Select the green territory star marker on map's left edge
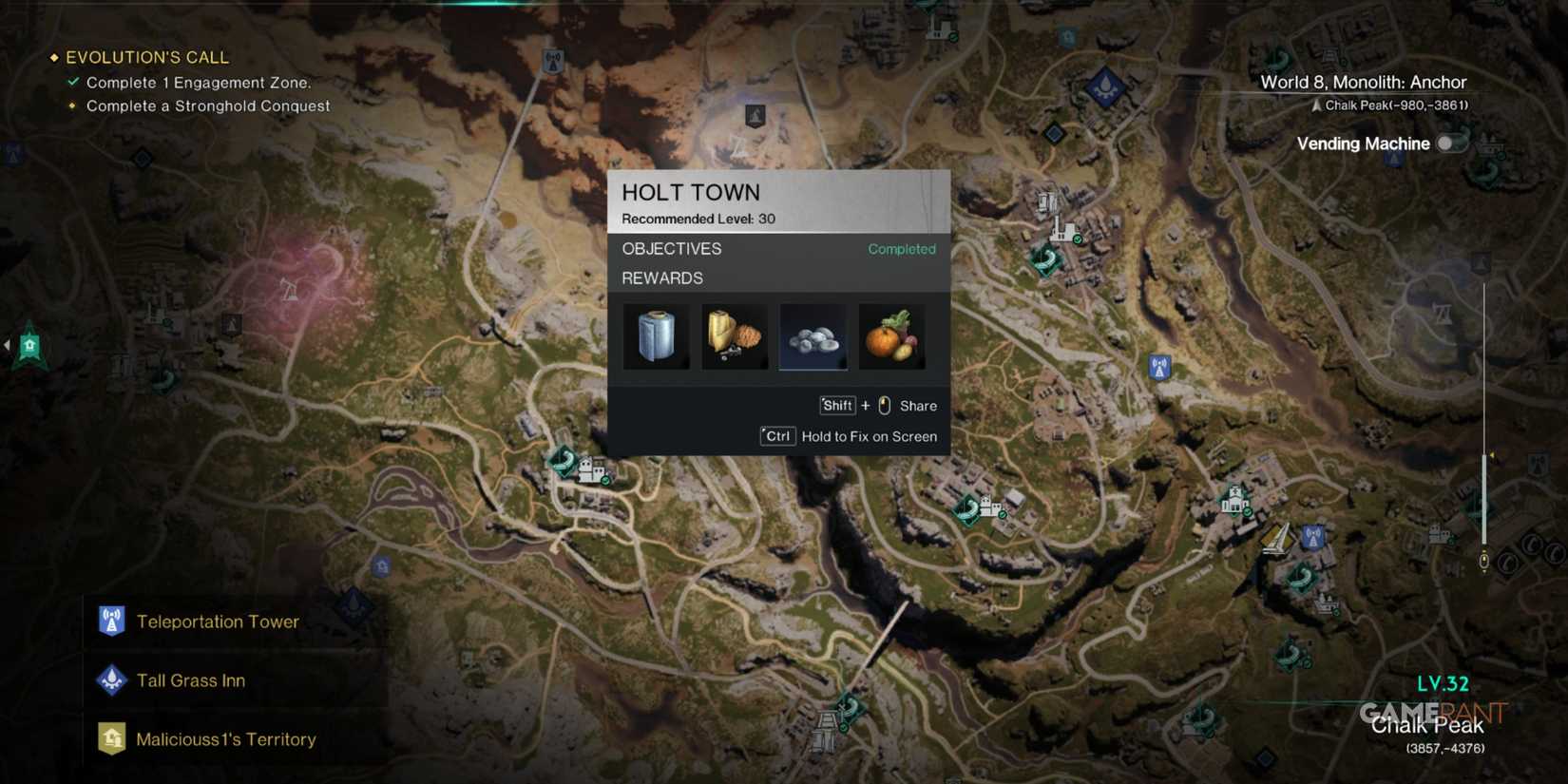Viewport: 1568px width, 784px height. pyautogui.click(x=31, y=344)
